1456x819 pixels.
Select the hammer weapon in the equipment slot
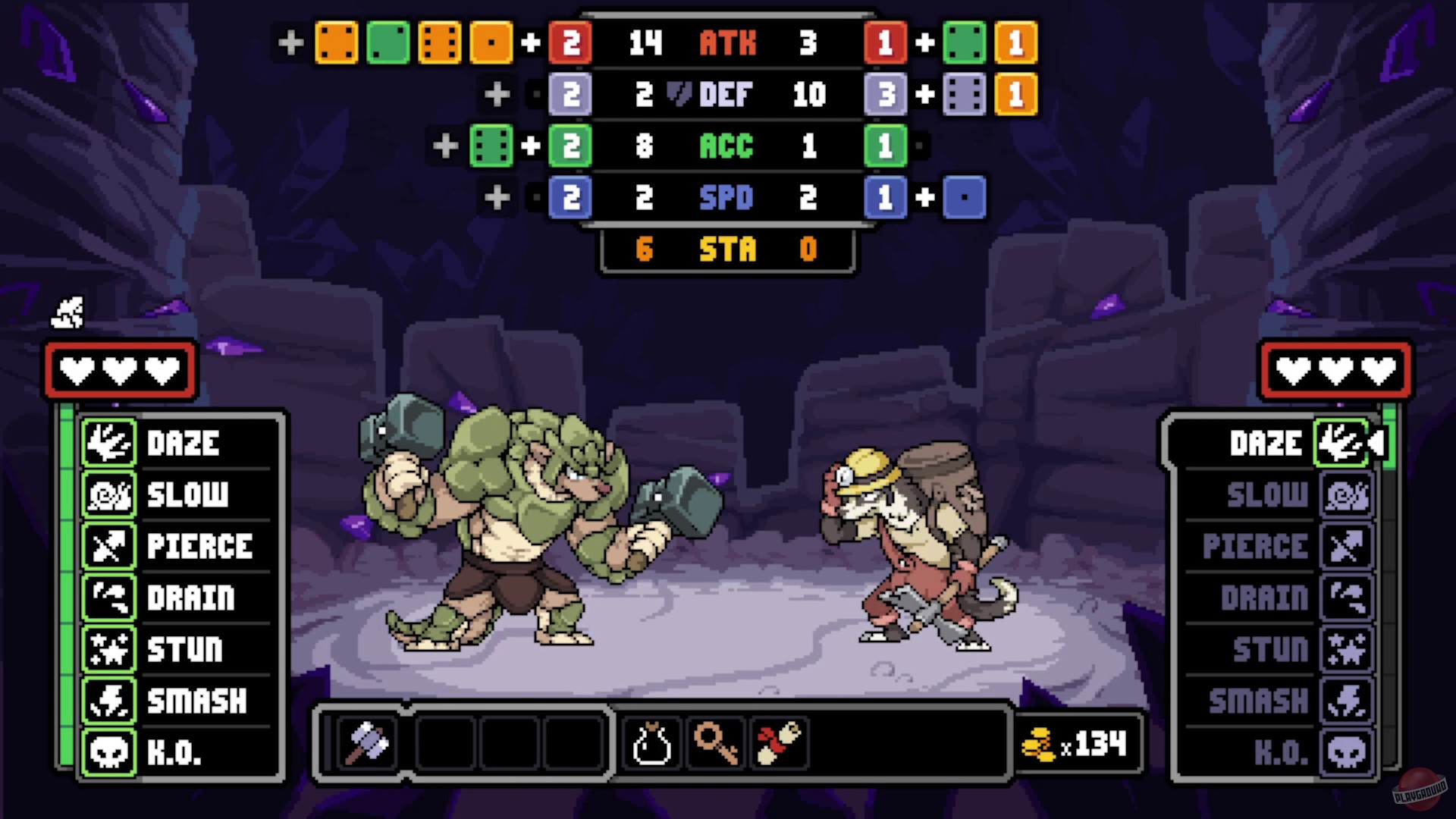click(369, 743)
